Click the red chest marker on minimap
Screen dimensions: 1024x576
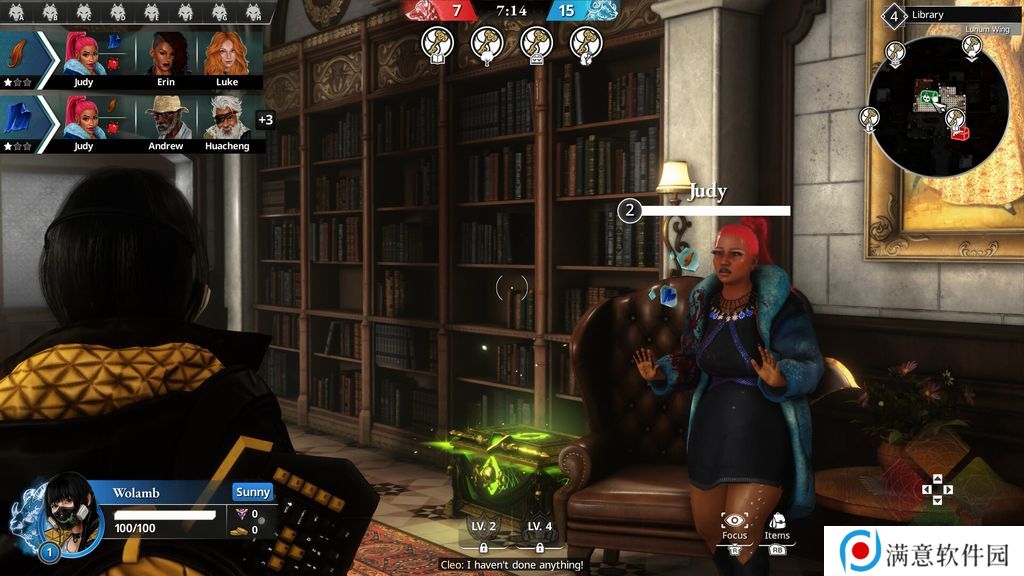pos(960,132)
